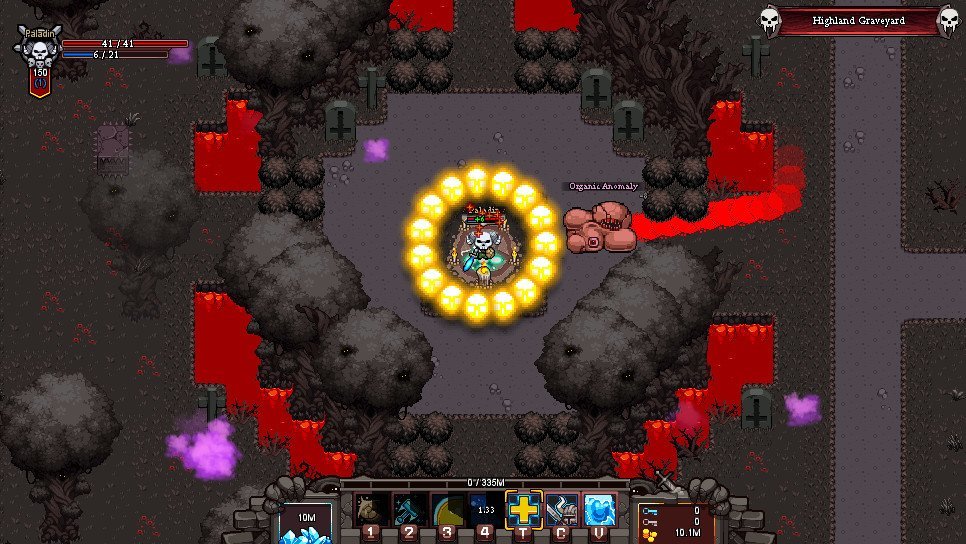Click the Paladin skull portrait
The width and height of the screenshot is (966, 544).
40,48
